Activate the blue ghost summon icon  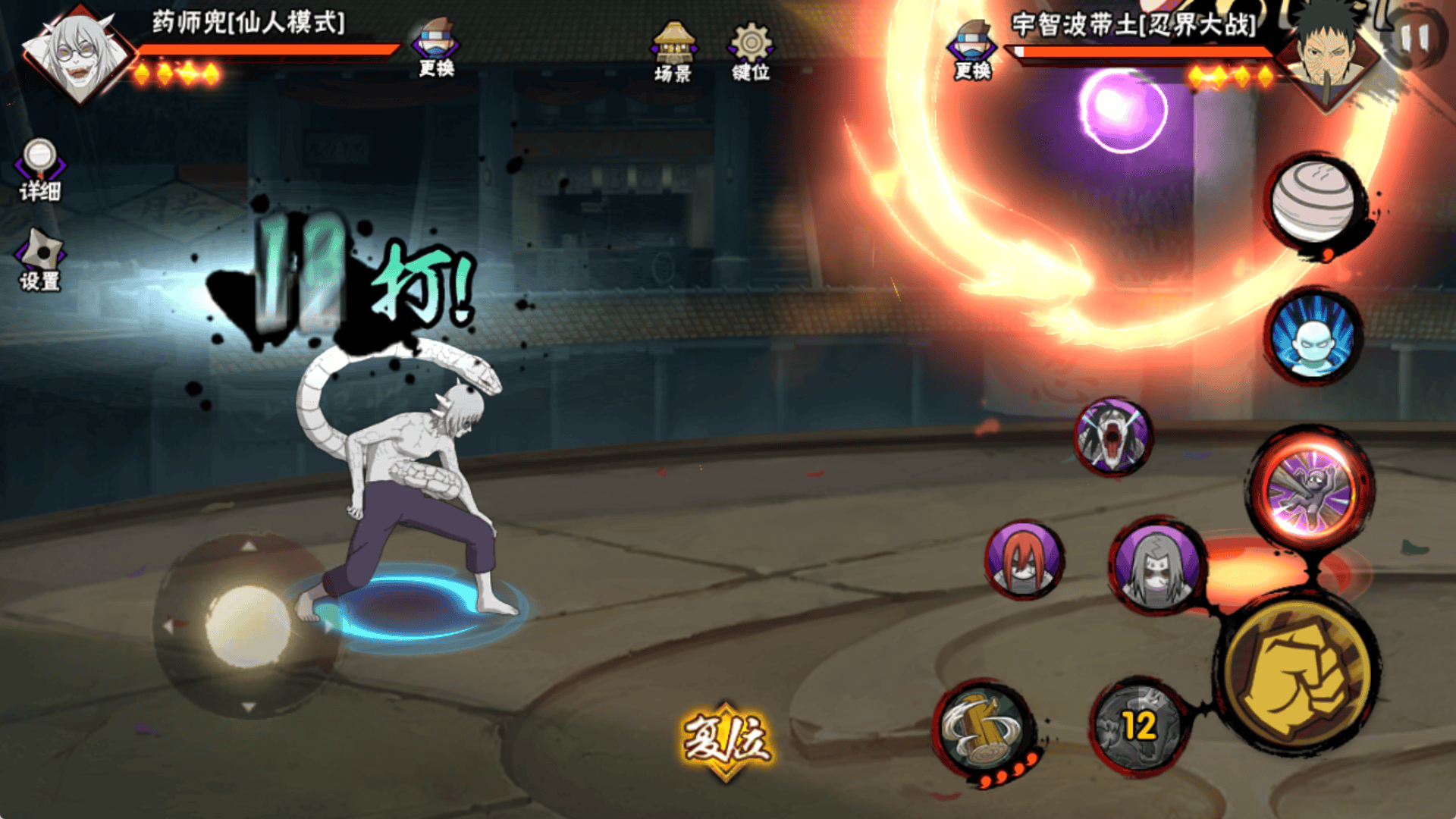(1313, 337)
